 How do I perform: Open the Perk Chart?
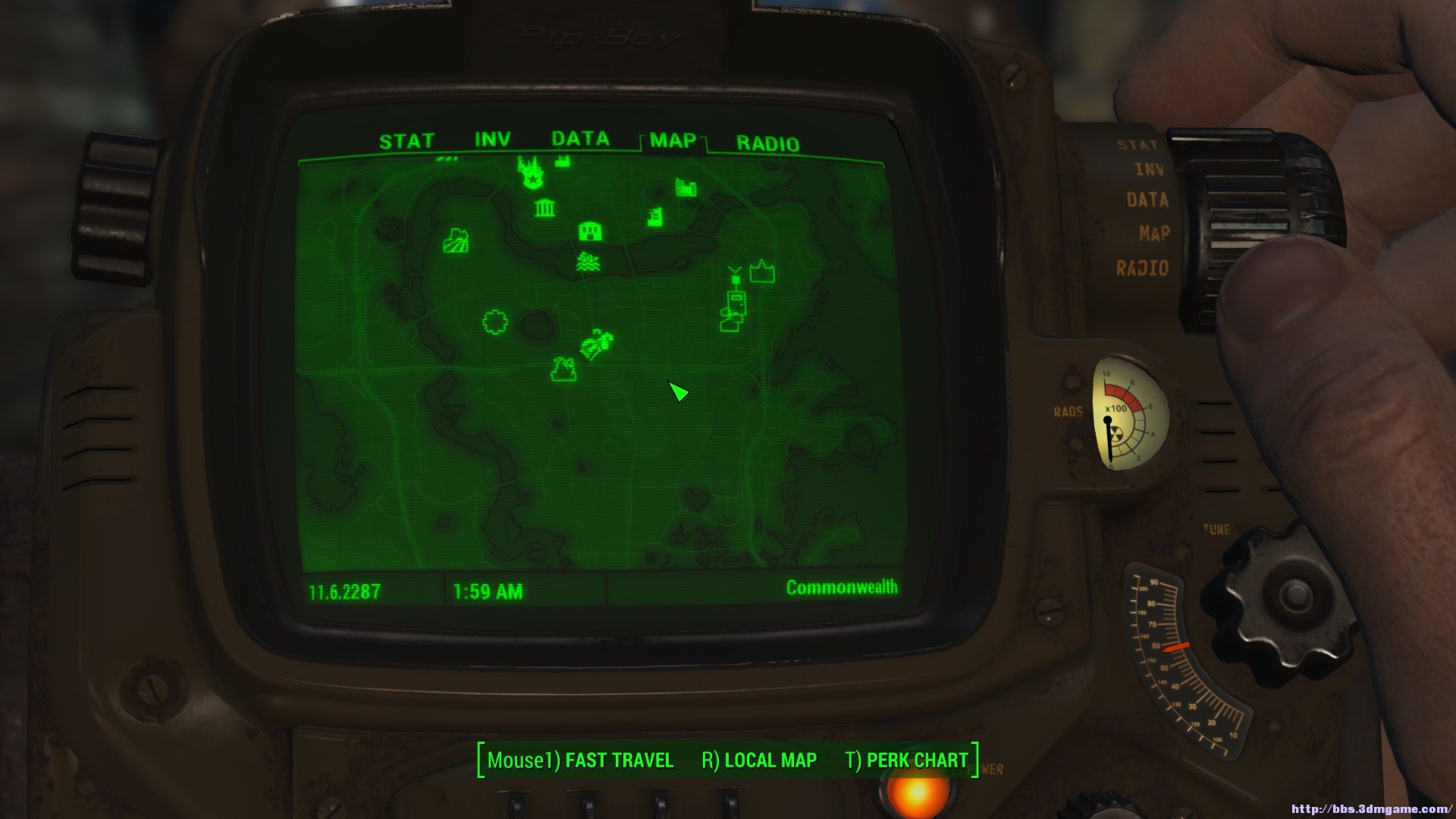coord(907,760)
